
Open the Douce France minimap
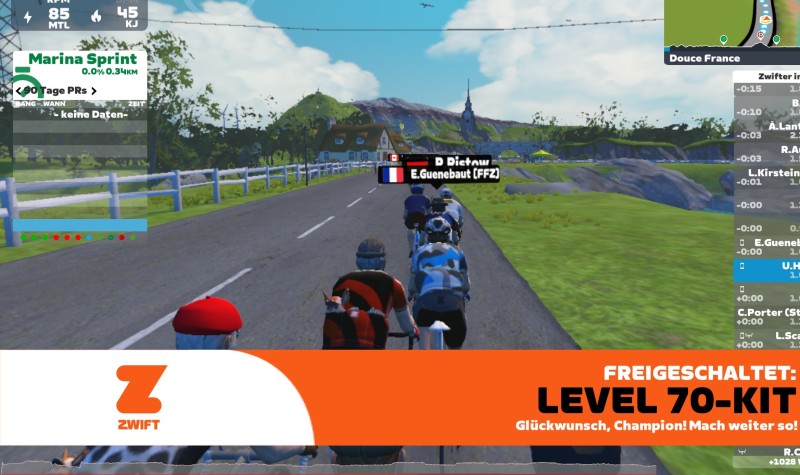732,30
